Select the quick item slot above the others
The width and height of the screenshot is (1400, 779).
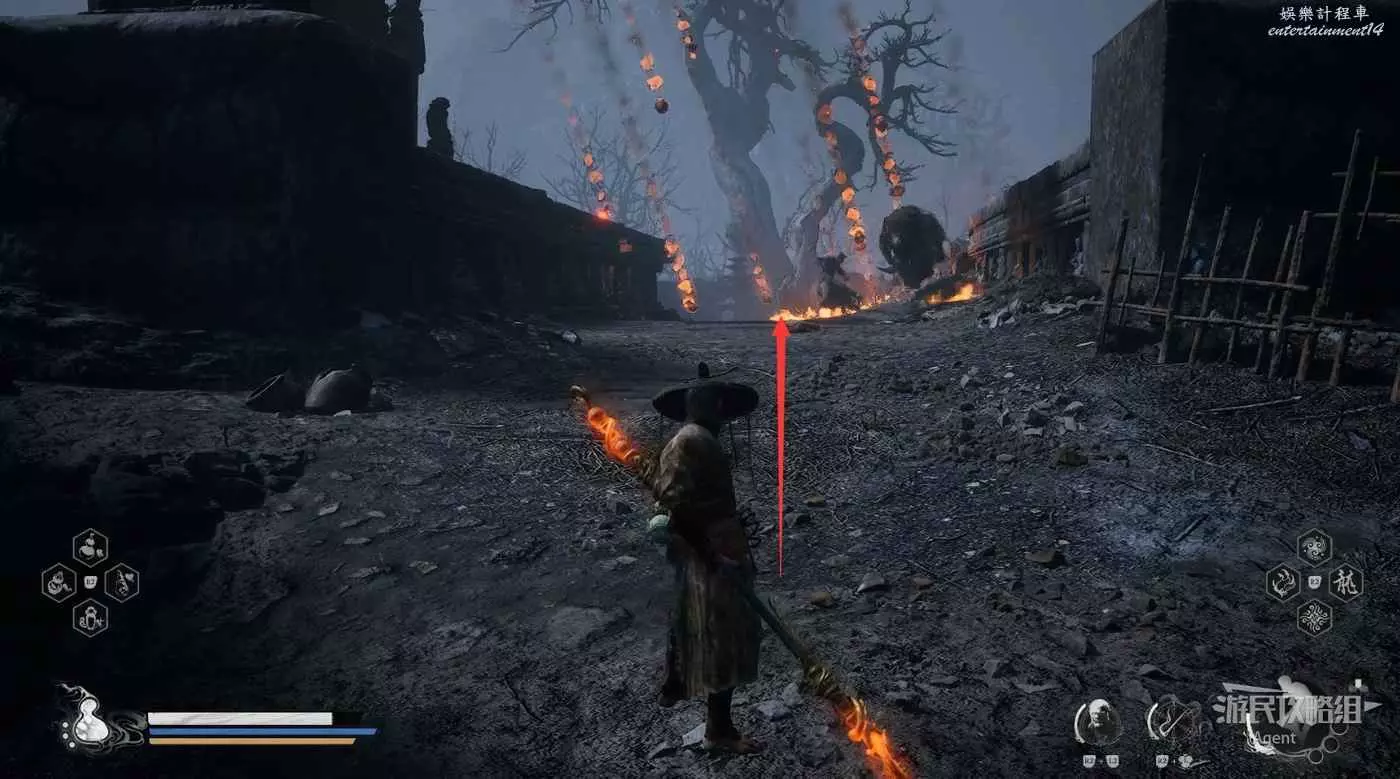pyautogui.click(x=90, y=547)
